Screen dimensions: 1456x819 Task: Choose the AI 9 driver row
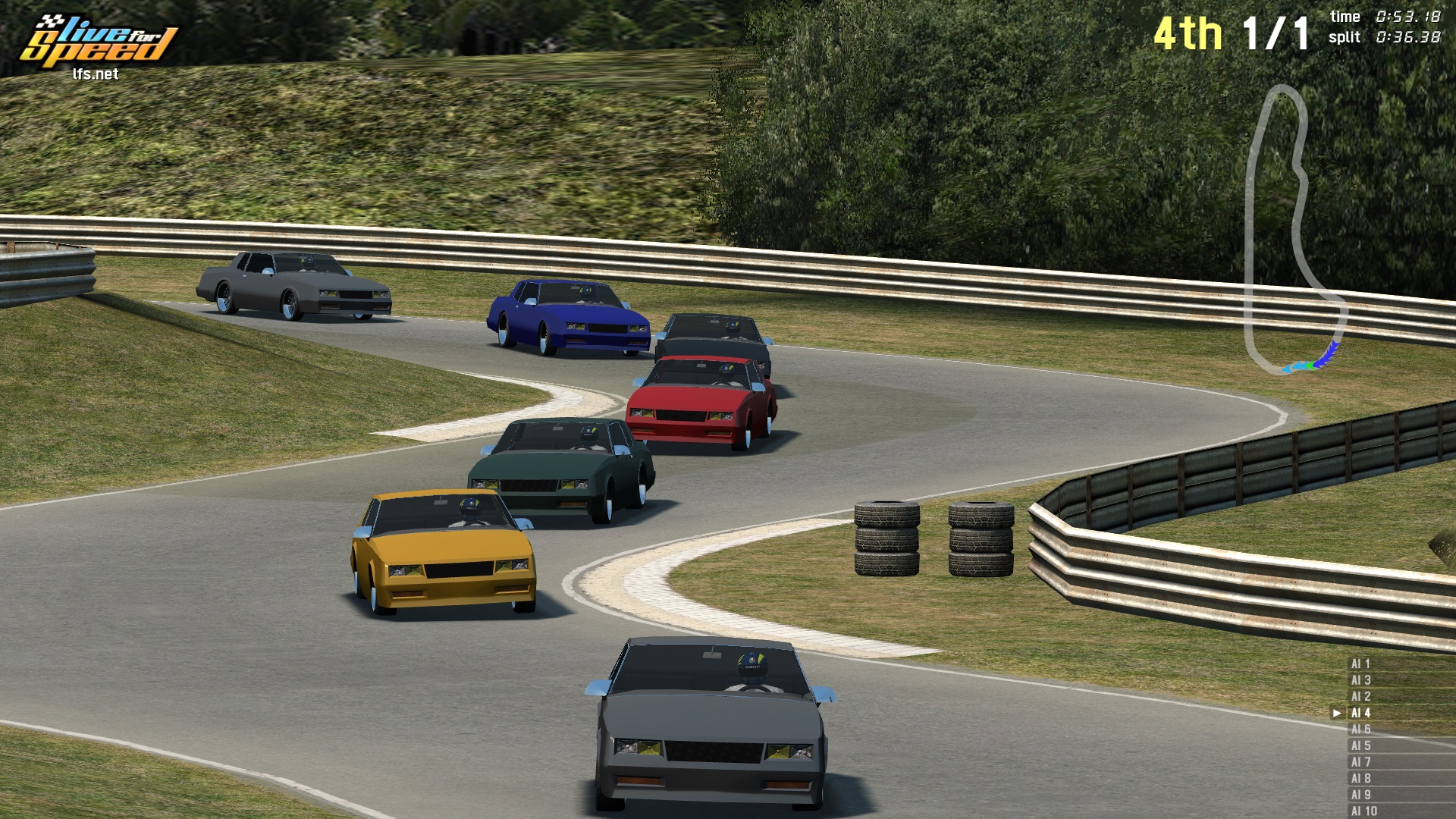(1360, 795)
